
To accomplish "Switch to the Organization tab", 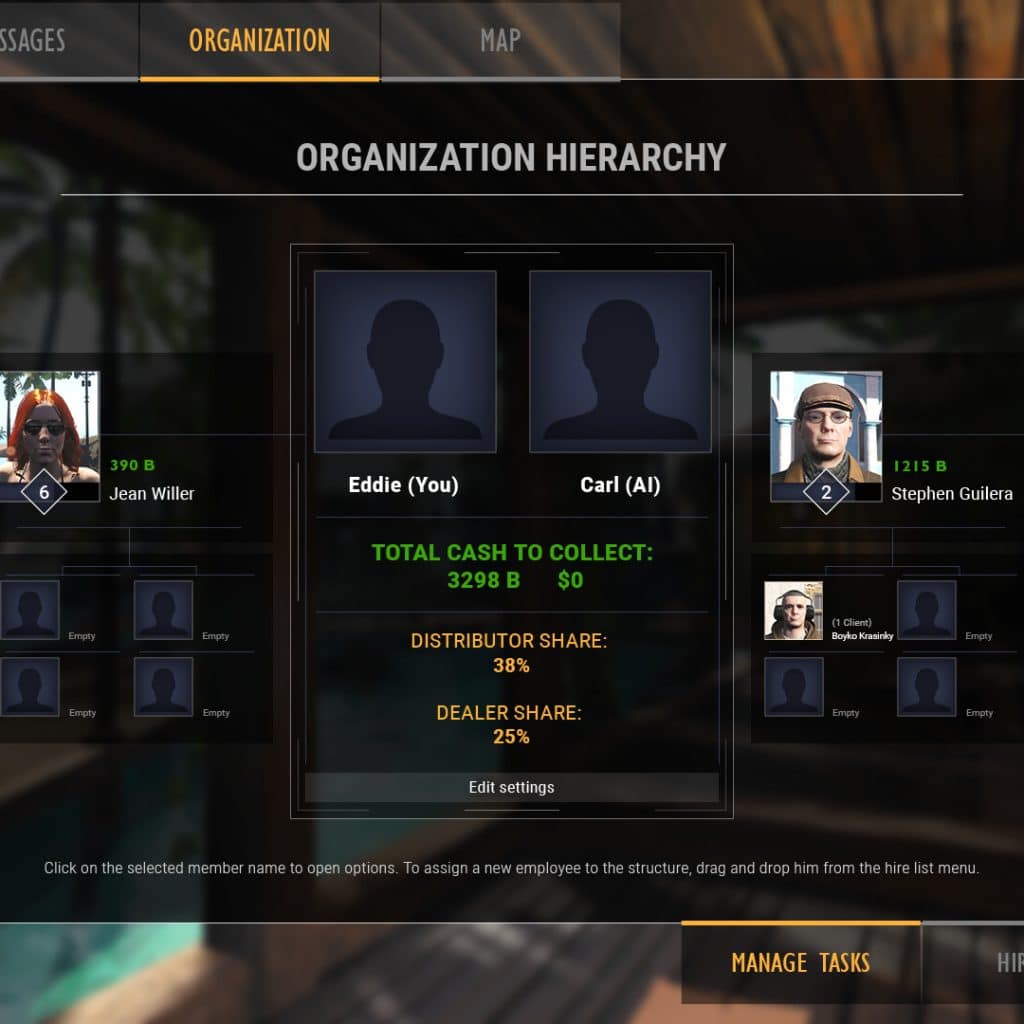I will (x=259, y=41).
